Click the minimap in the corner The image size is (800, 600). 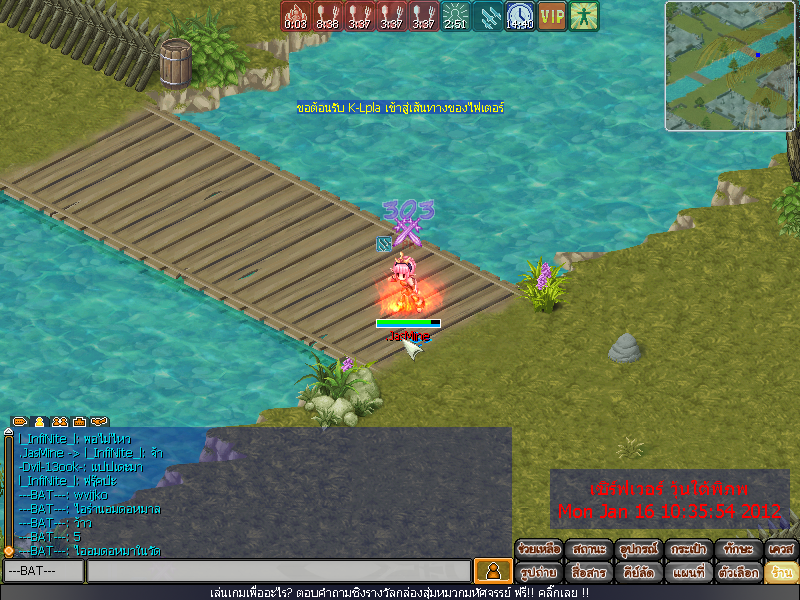(727, 66)
